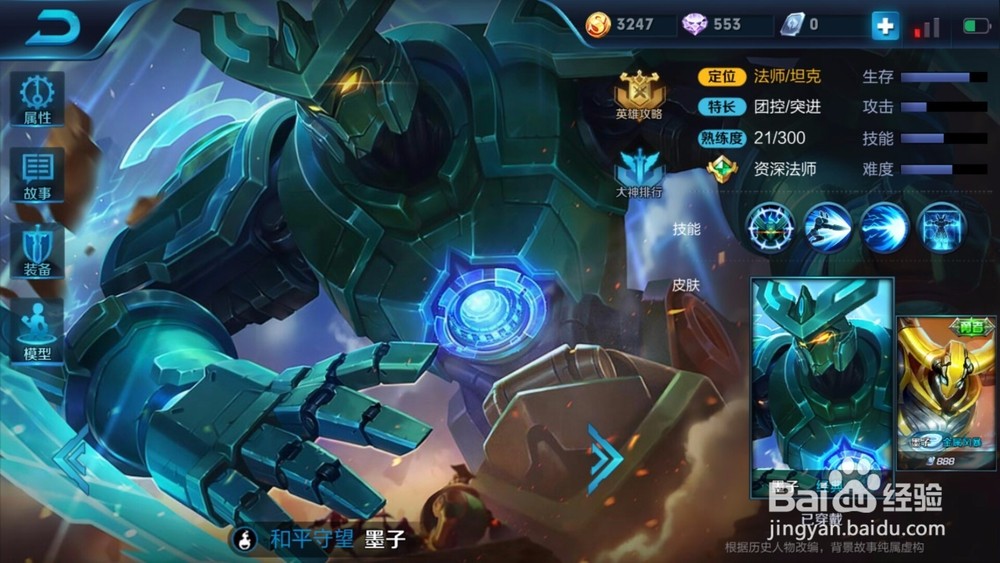Viewport: 1000px width, 563px height.
Task: Open the 英雄攻略 hero guide
Action: click(x=639, y=96)
